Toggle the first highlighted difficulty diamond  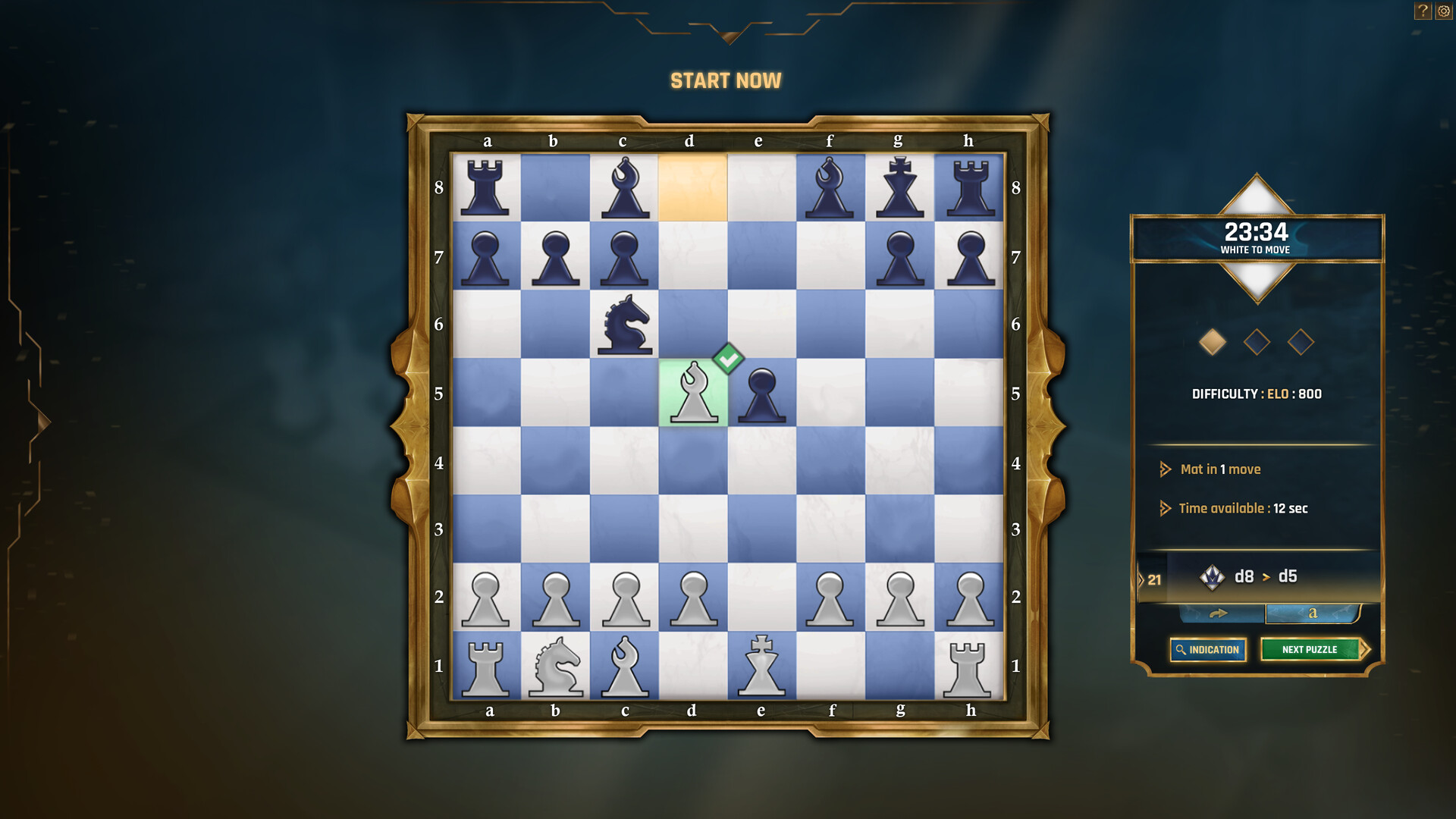click(1214, 342)
